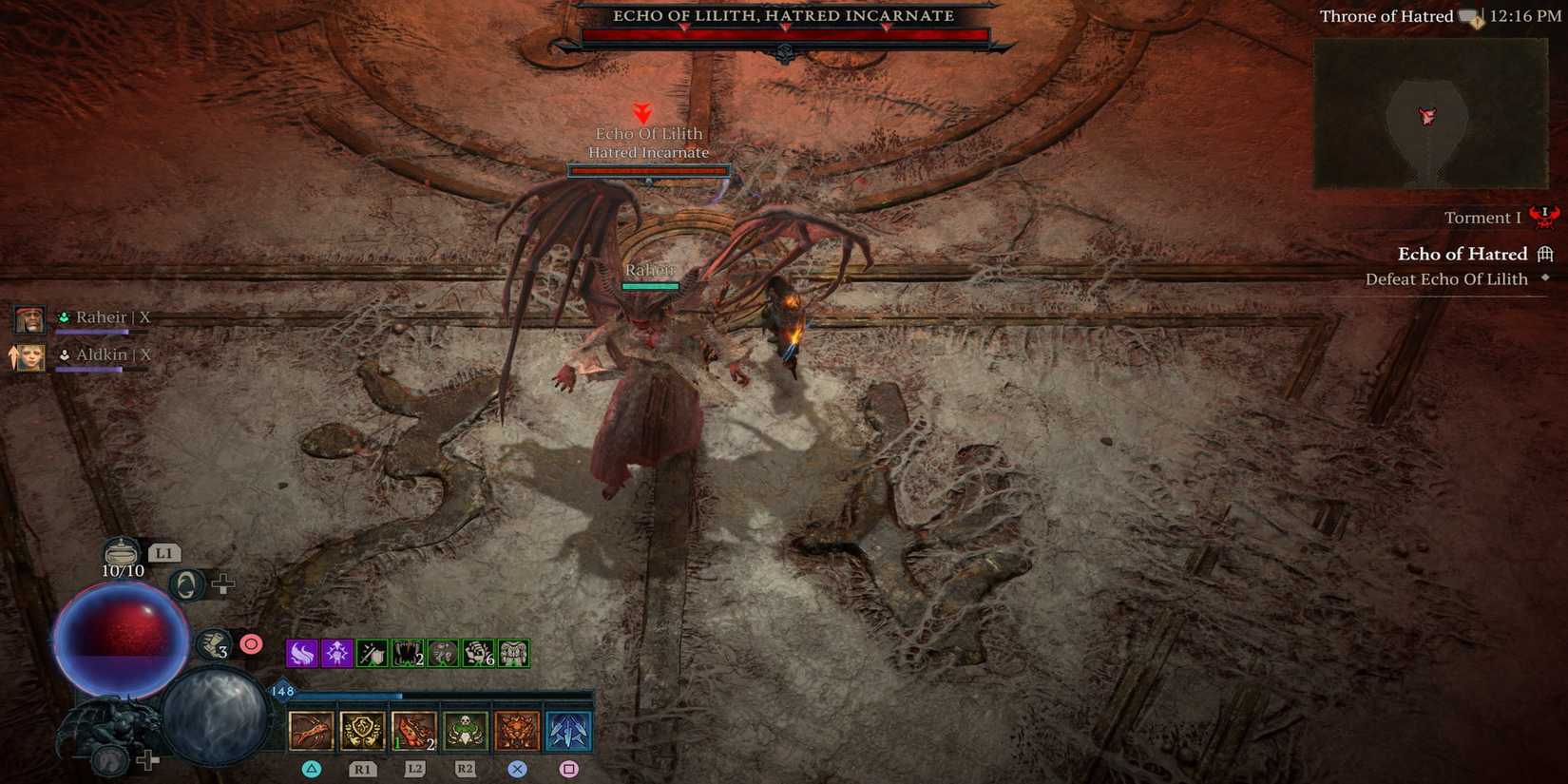Toggle Raheir's green online status indicator

(63, 316)
